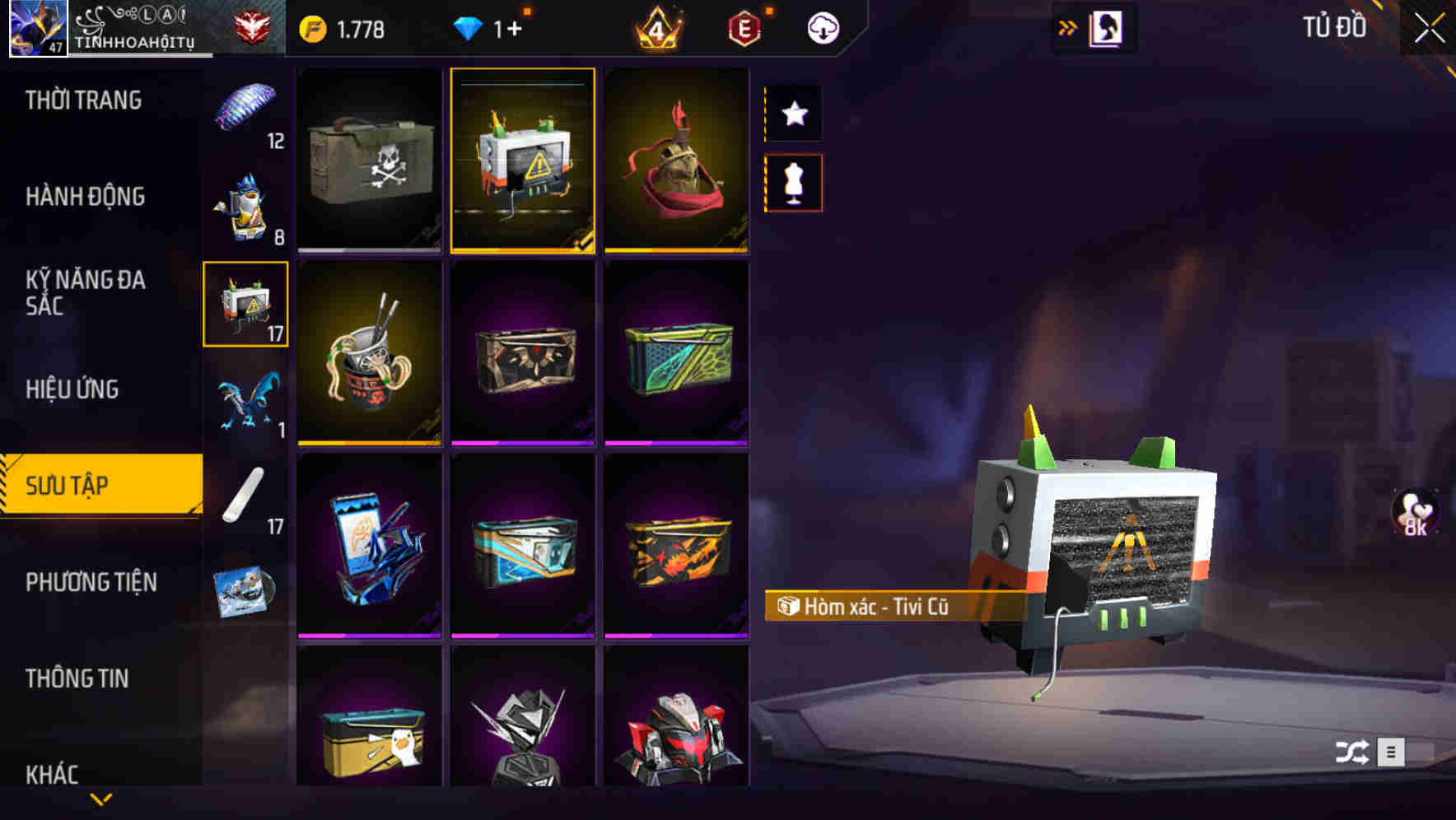Screen dimensions: 1456x820
Task: Open the fashion catalog icon next to arrows
Action: (x=1106, y=26)
